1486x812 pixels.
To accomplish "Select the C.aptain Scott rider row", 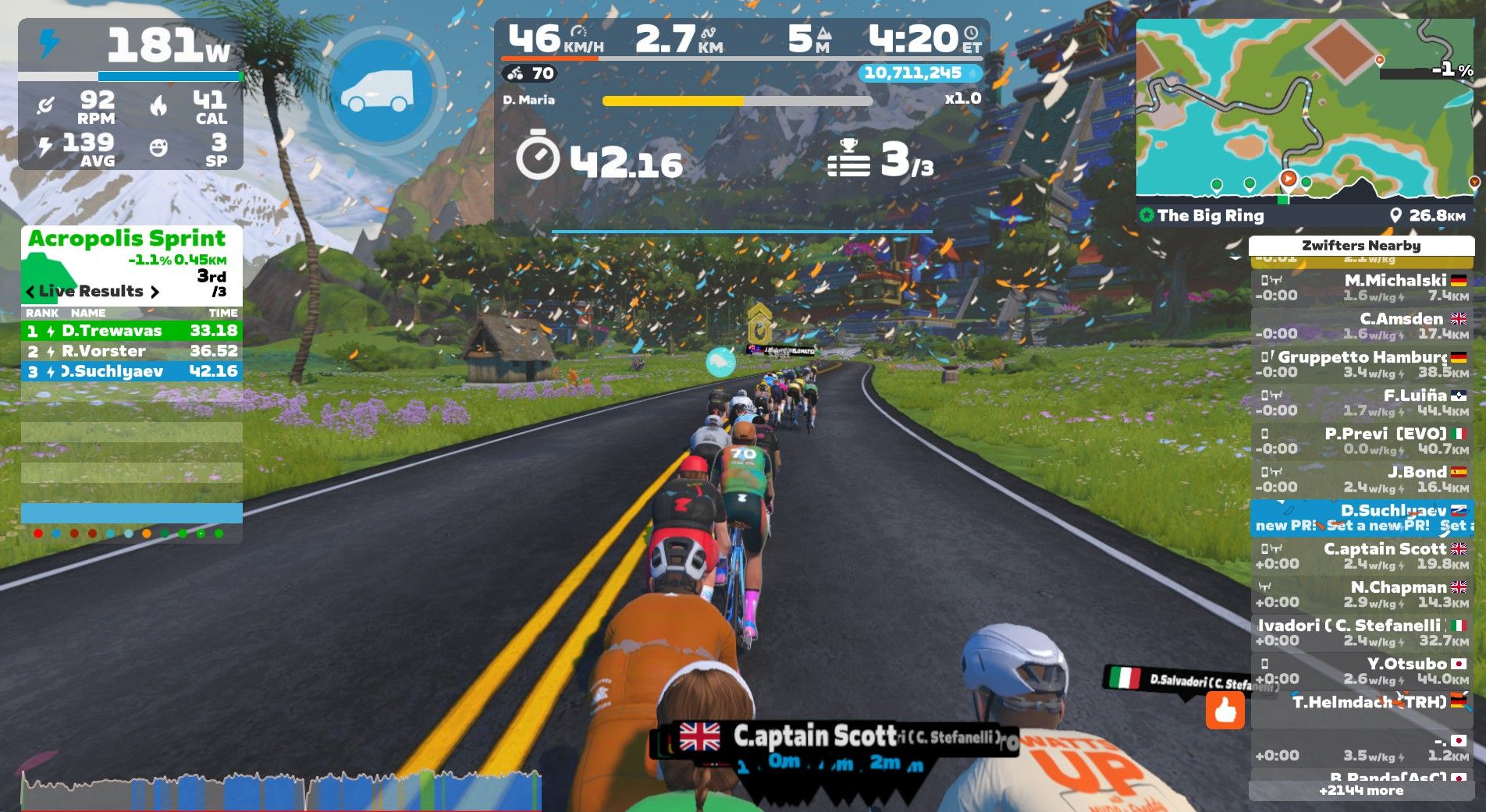I will (x=1362, y=556).
